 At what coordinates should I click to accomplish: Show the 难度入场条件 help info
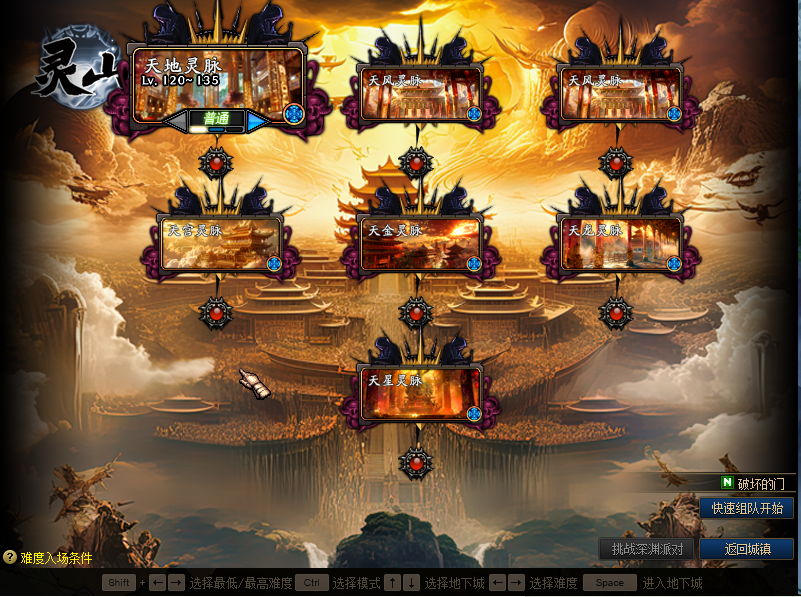click(48, 558)
